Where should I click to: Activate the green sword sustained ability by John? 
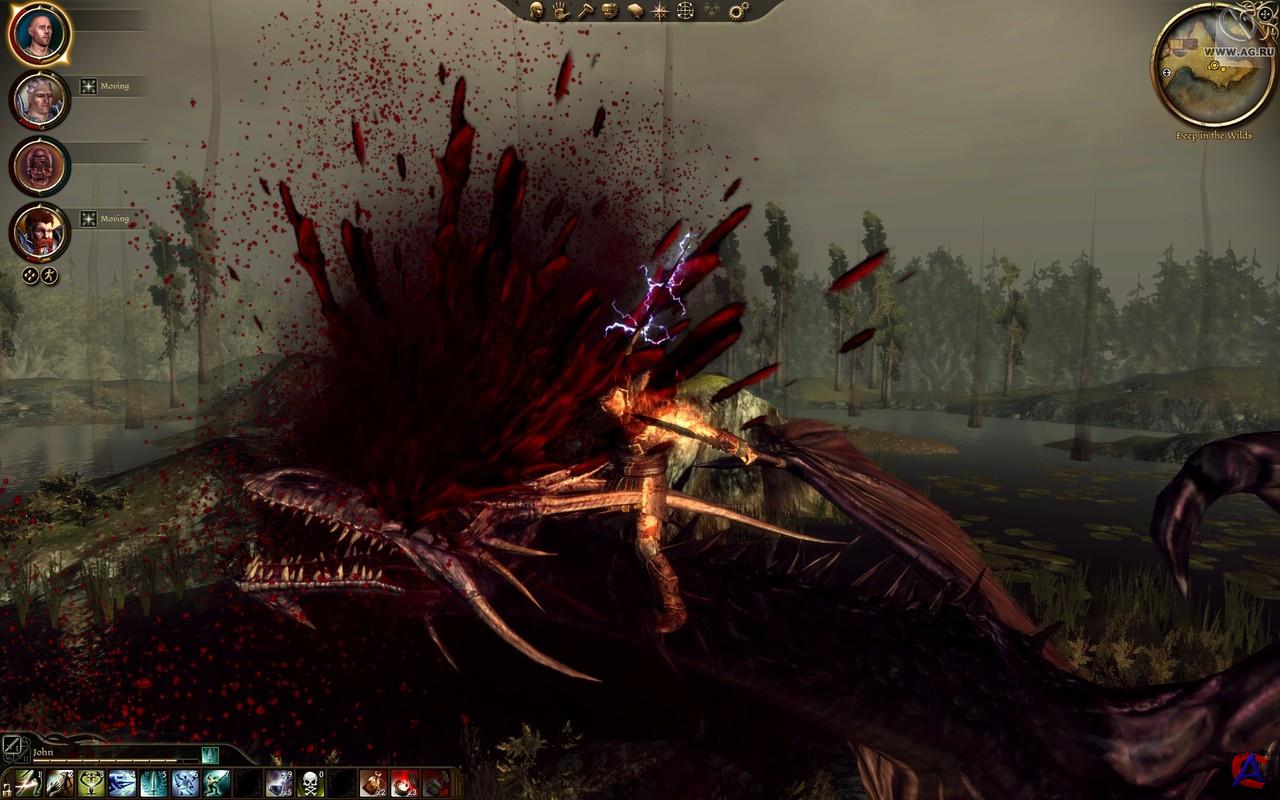pyautogui.click(x=210, y=756)
